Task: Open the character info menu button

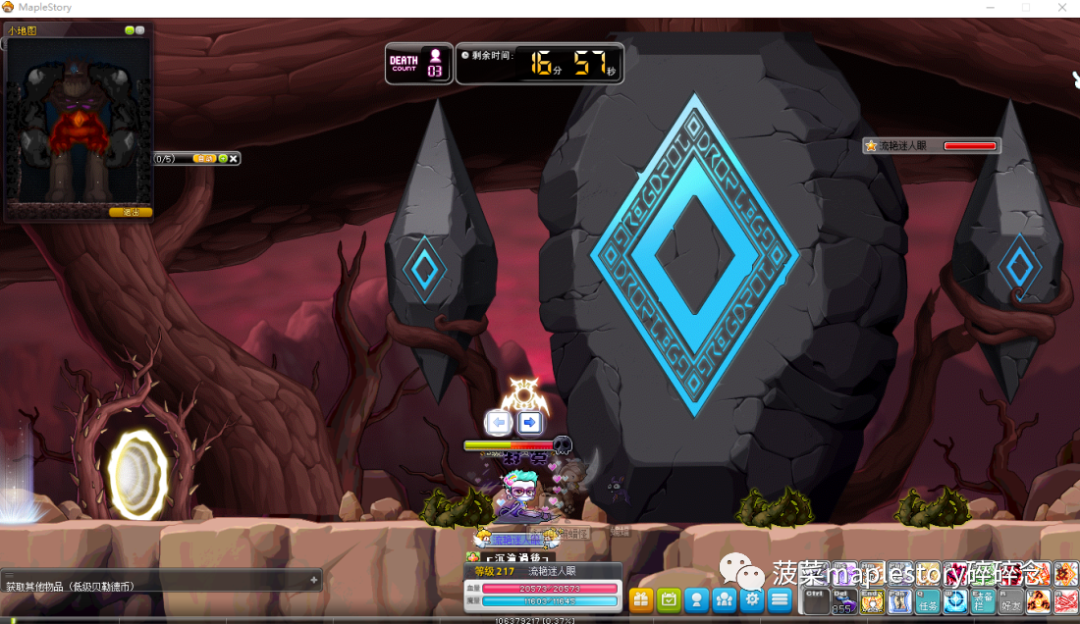Action: point(697,600)
